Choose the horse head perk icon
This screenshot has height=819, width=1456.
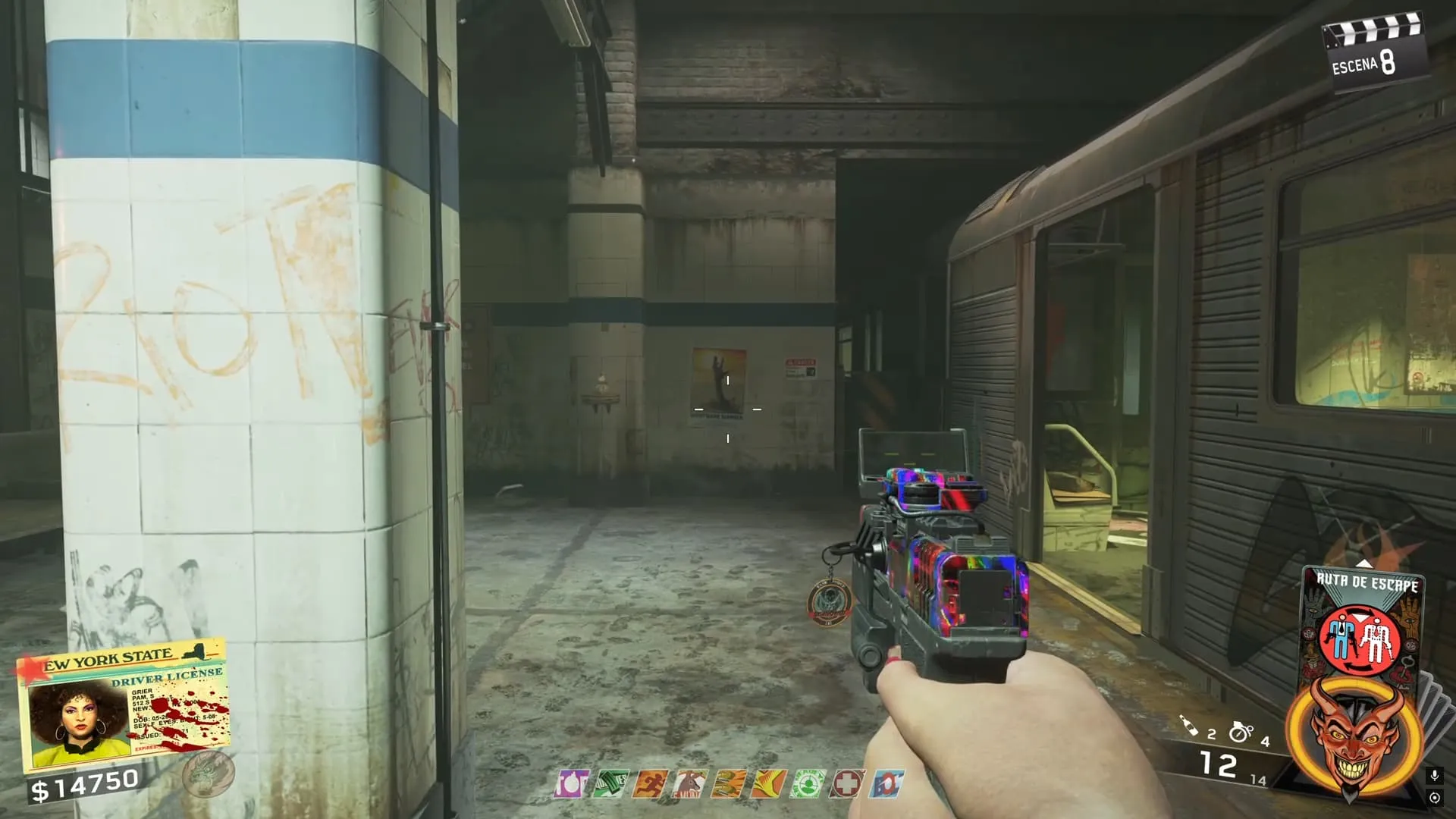click(689, 783)
